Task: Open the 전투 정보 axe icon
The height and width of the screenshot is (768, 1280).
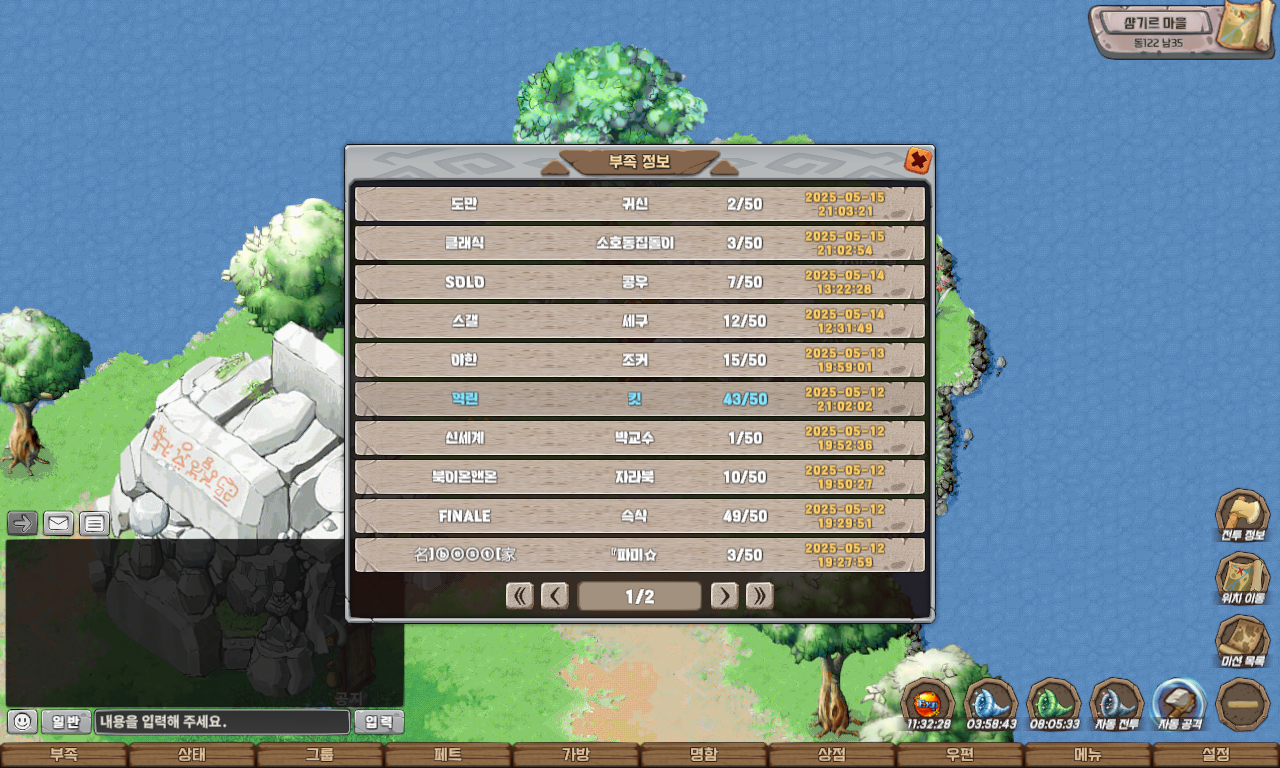Action: 1242,516
